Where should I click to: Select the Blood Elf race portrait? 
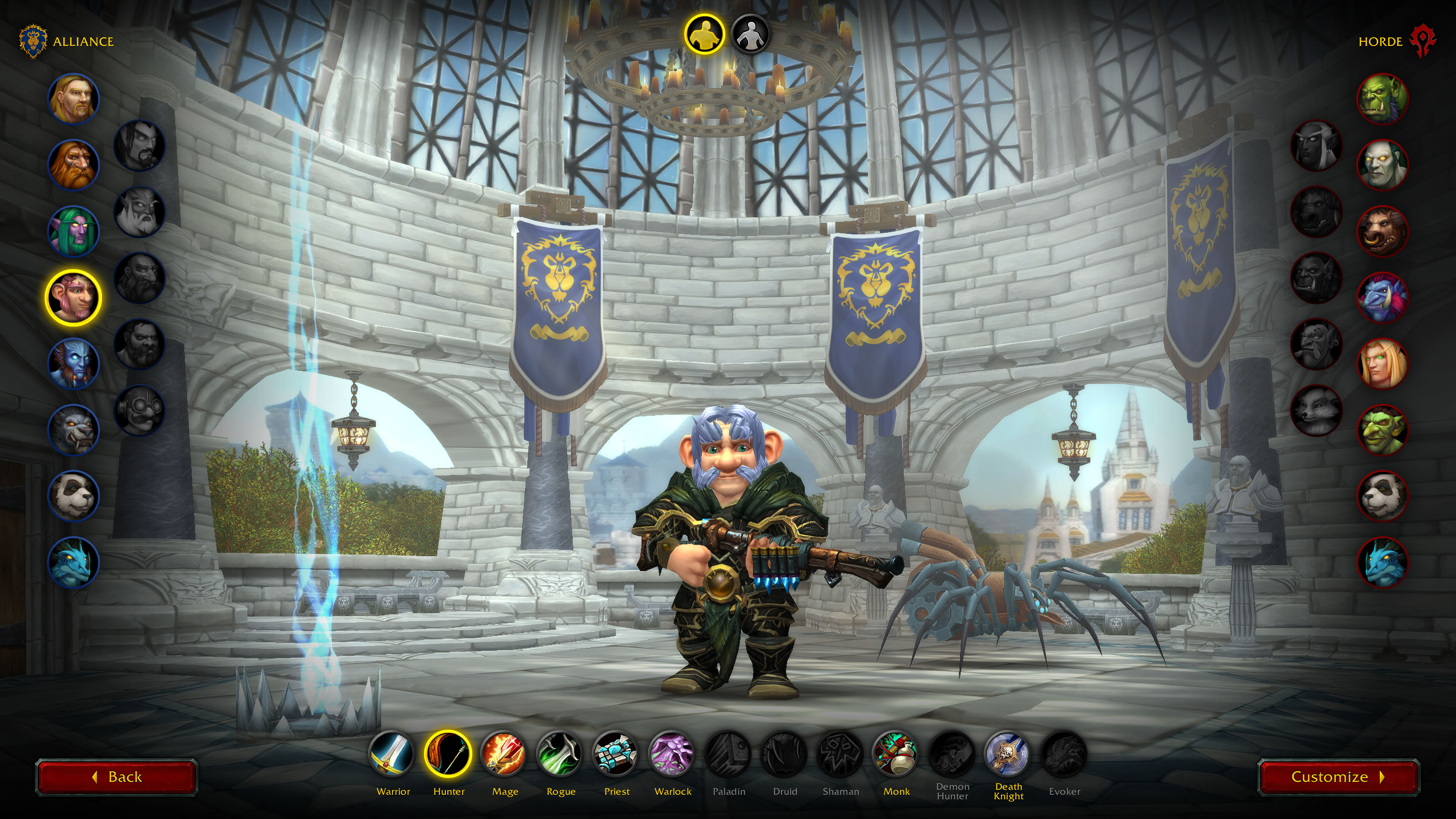(1382, 364)
